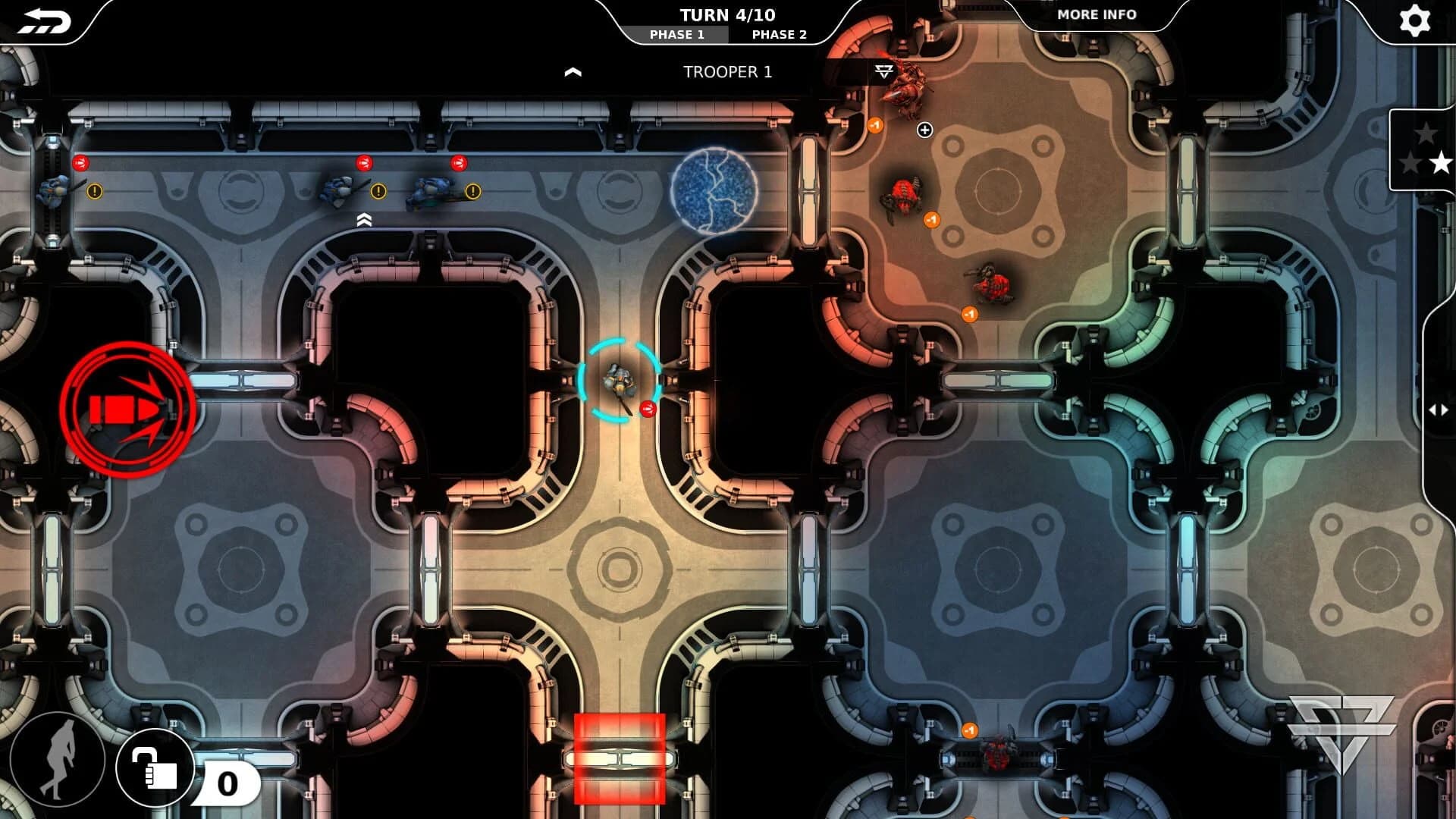Click the -1 marker next to the red alien
This screenshot has height=819, width=1456.
(x=931, y=219)
